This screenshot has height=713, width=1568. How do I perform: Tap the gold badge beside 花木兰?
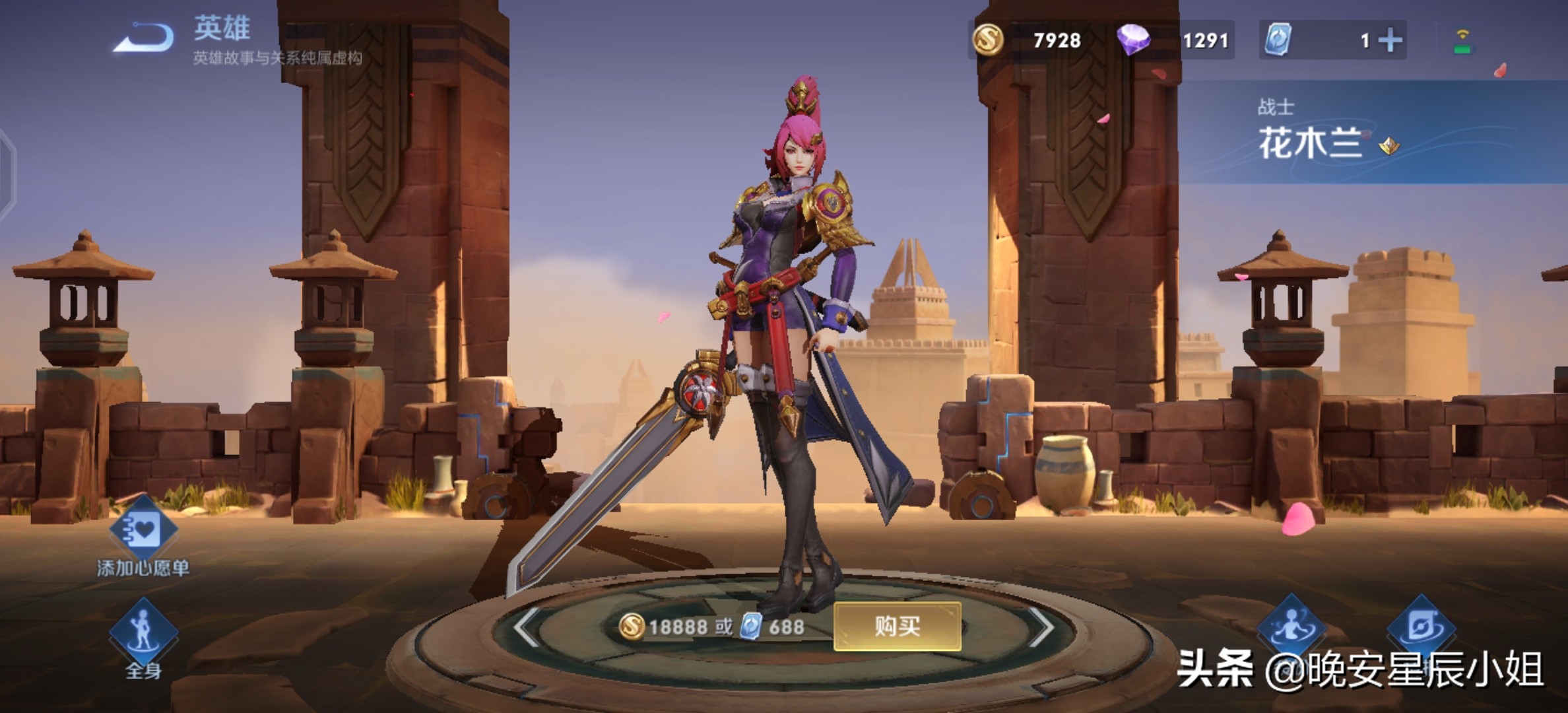point(1389,145)
